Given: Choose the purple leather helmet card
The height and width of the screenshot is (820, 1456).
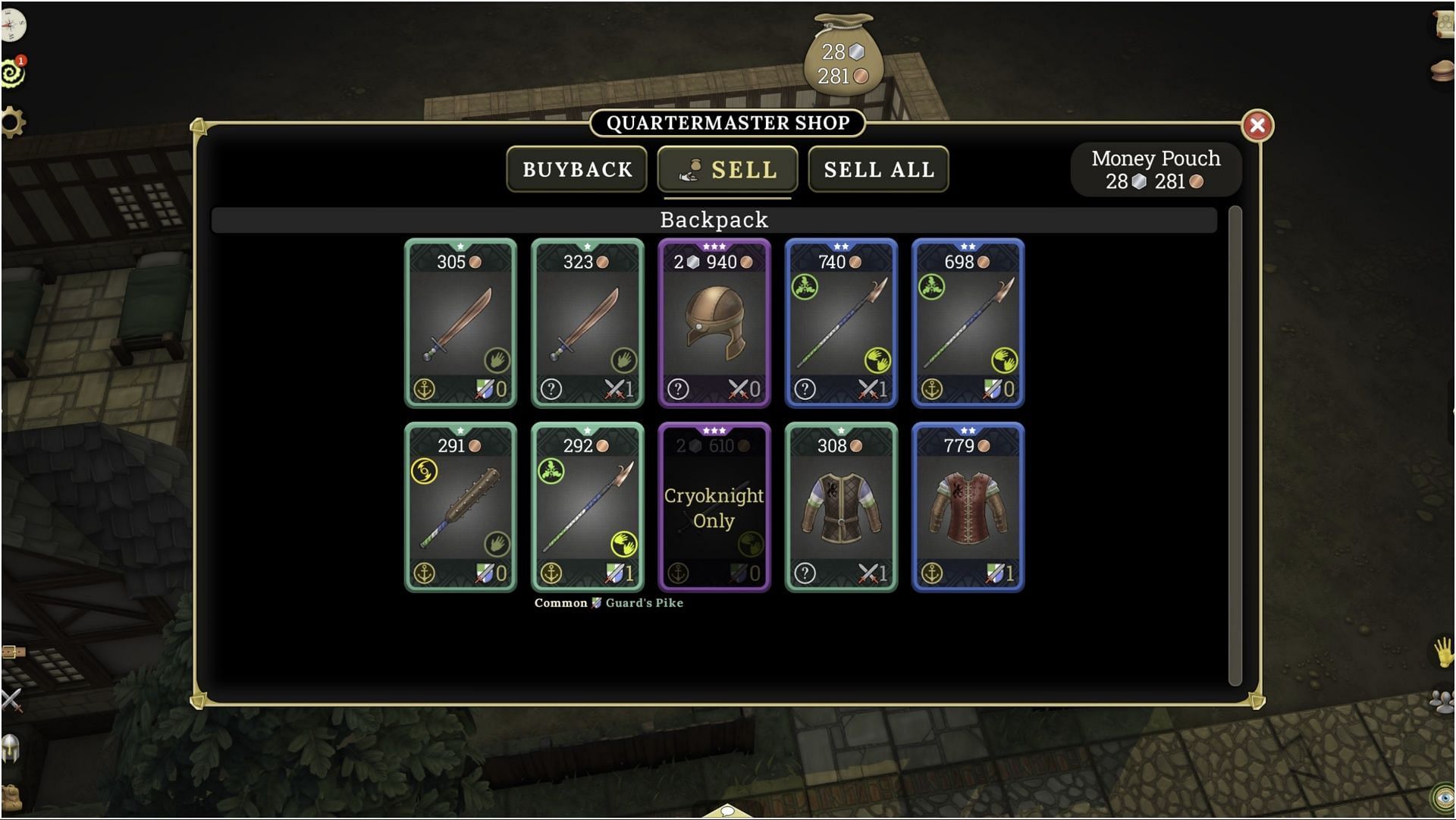Looking at the screenshot, I should [714, 323].
